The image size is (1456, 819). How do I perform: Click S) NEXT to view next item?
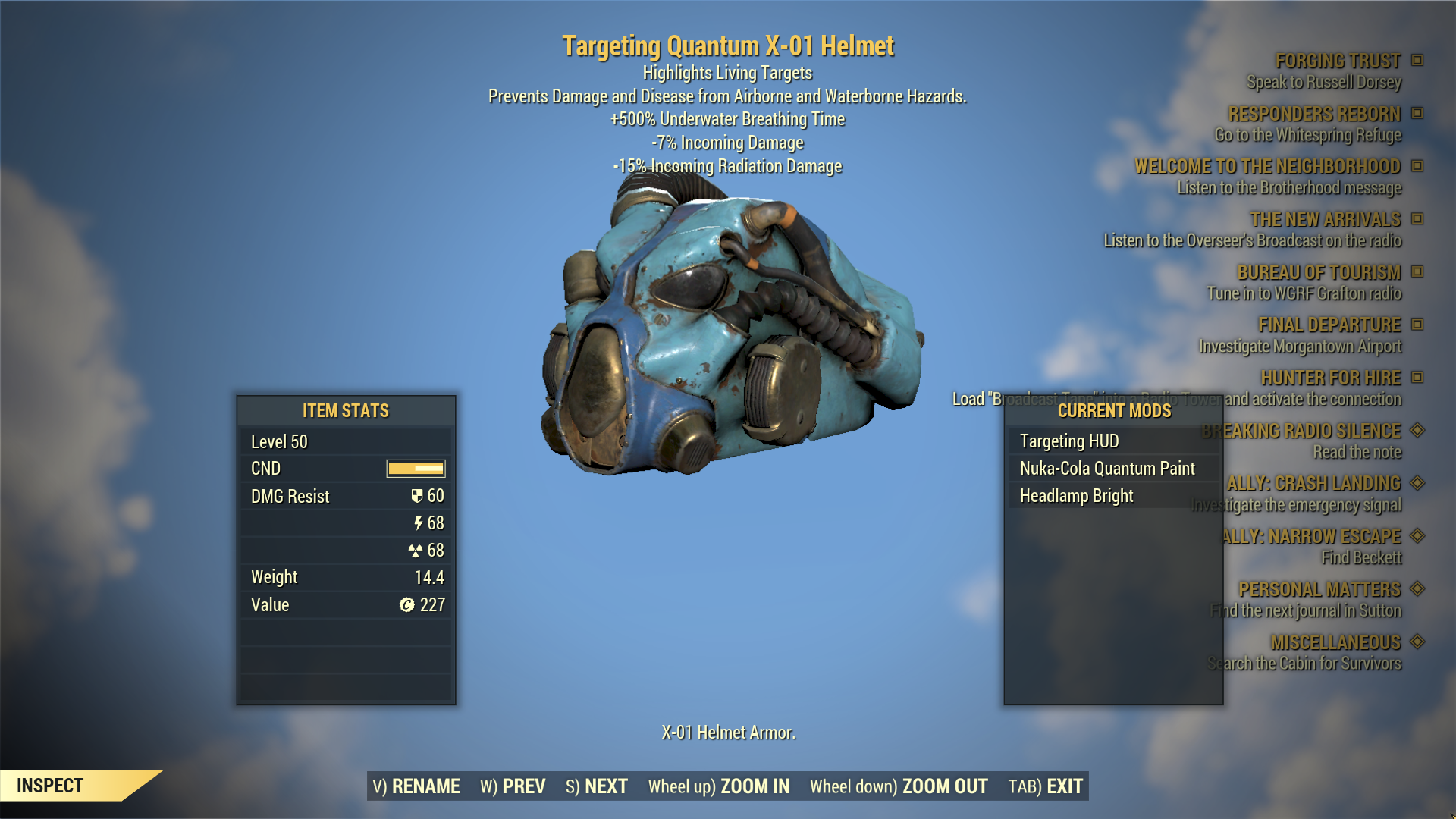[x=596, y=786]
